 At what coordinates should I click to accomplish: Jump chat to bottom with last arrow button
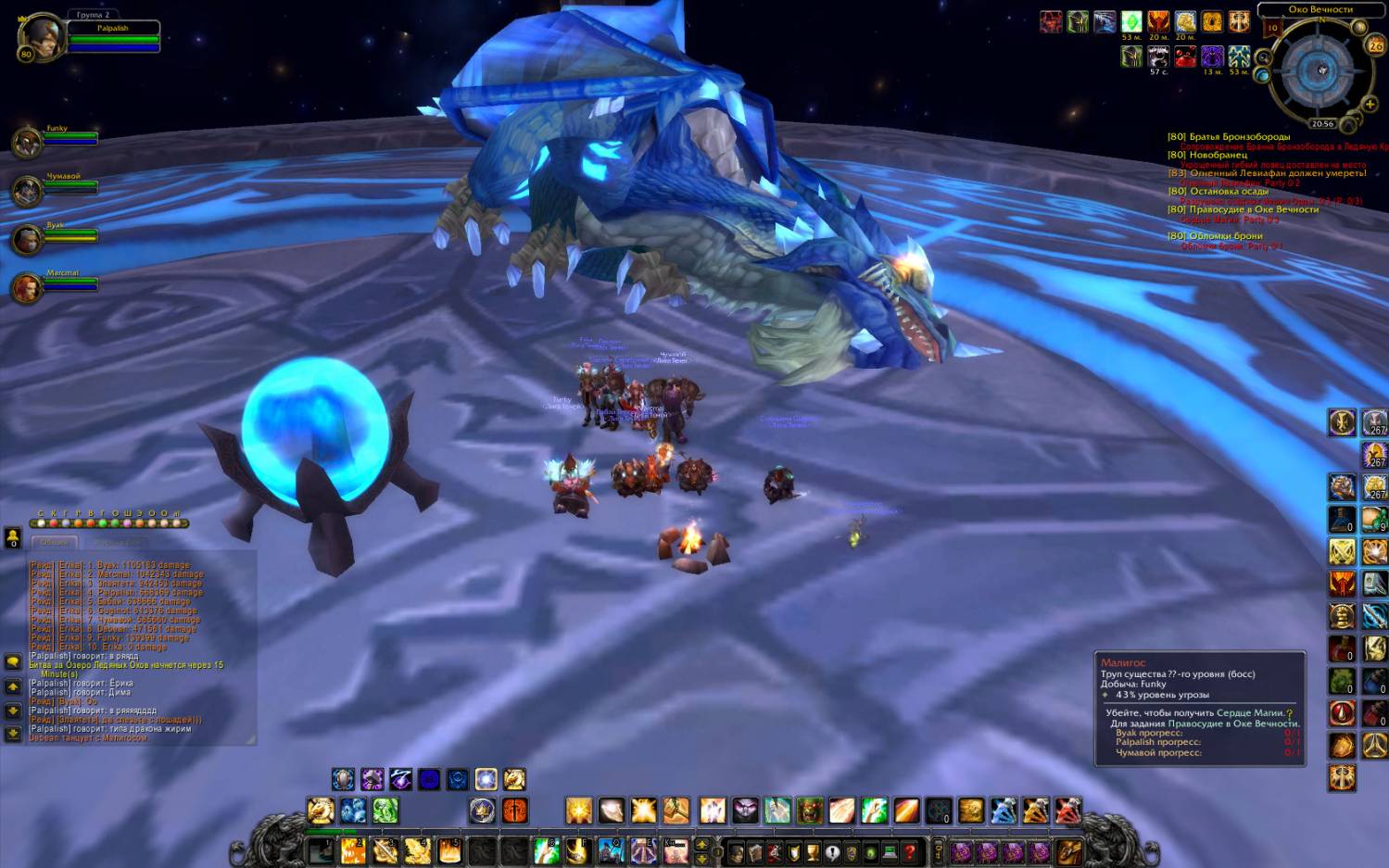tap(13, 734)
